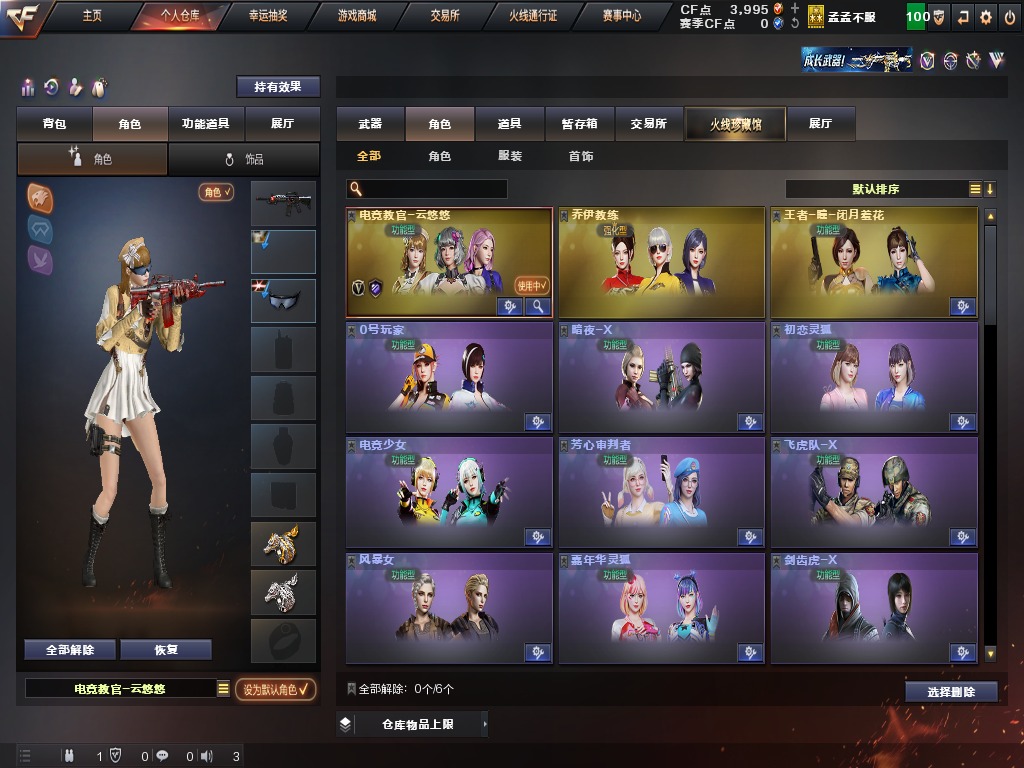The width and height of the screenshot is (1024, 768).
Task: Select the 饰品 accessories sub-tab
Action: [244, 159]
